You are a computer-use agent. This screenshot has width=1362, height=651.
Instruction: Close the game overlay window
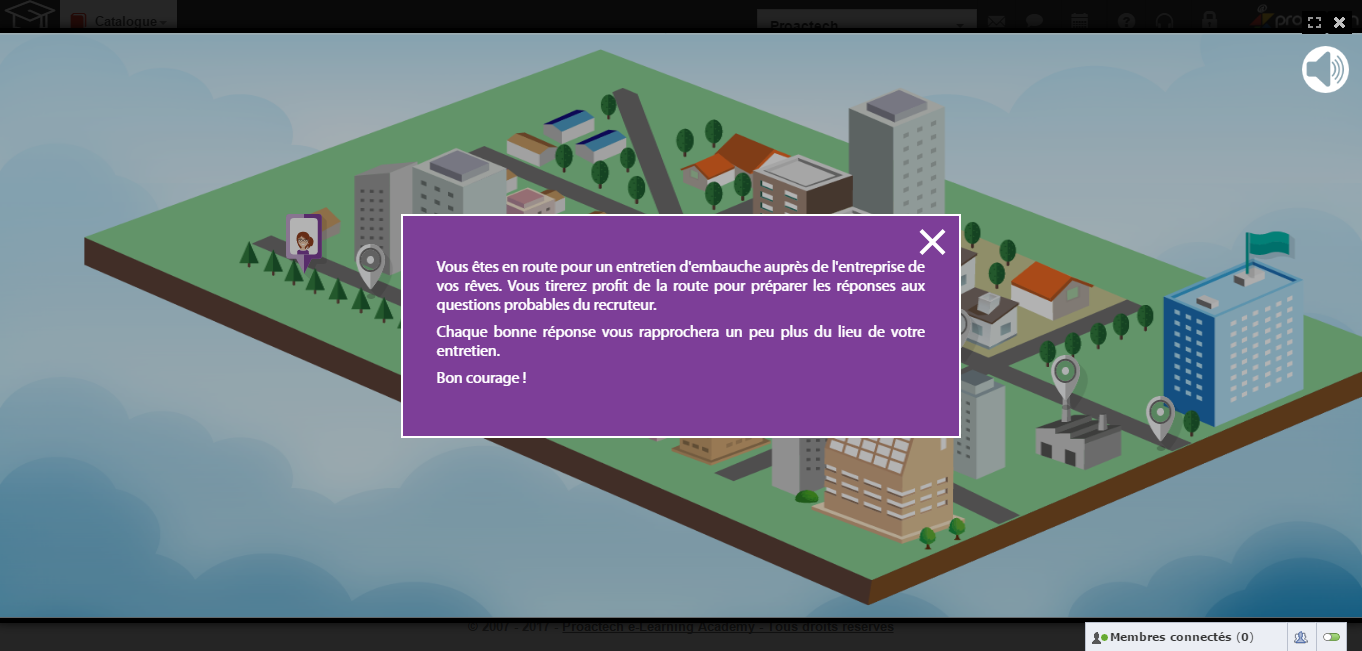click(x=1340, y=23)
